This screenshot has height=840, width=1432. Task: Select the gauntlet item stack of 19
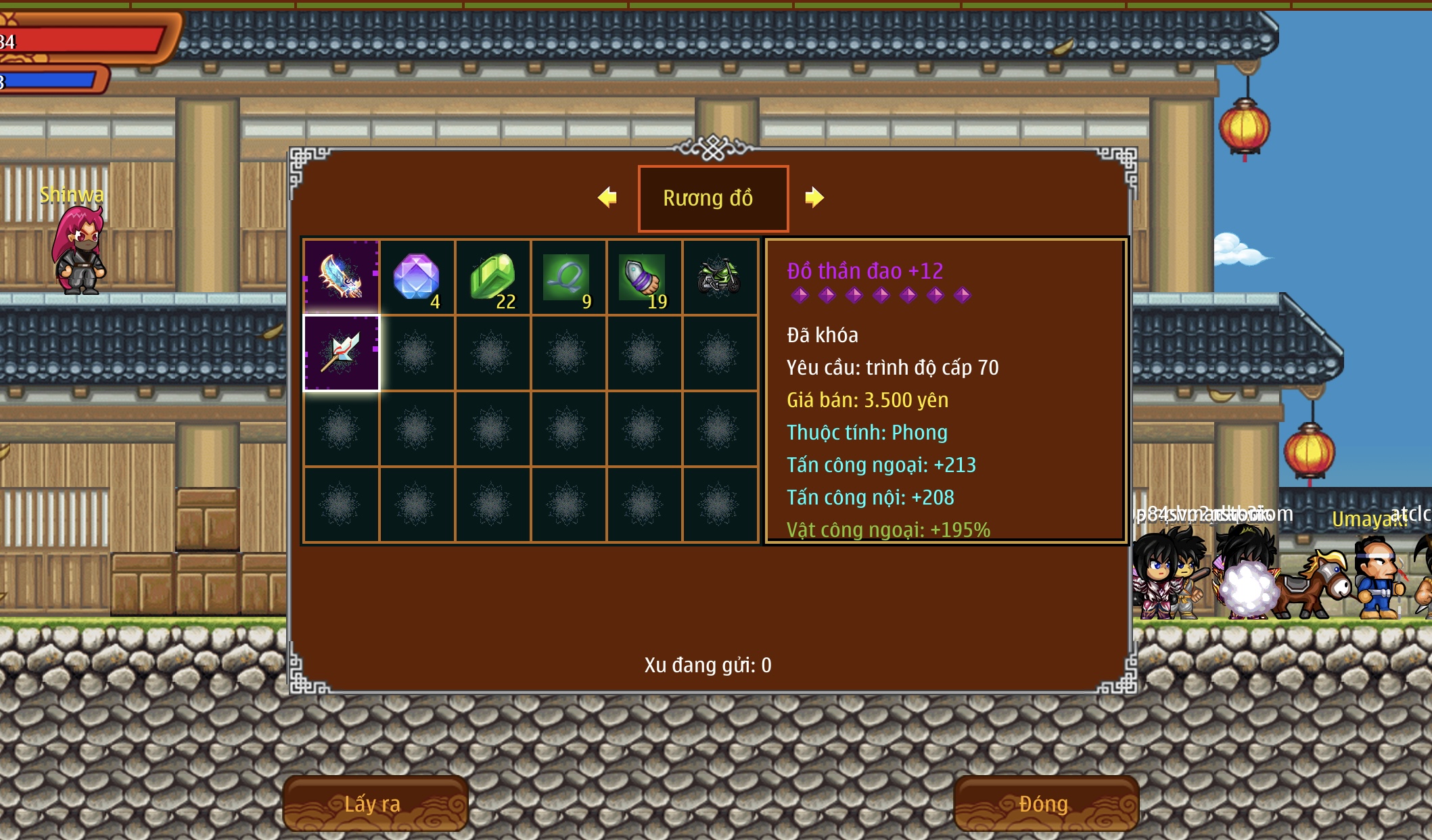[644, 277]
